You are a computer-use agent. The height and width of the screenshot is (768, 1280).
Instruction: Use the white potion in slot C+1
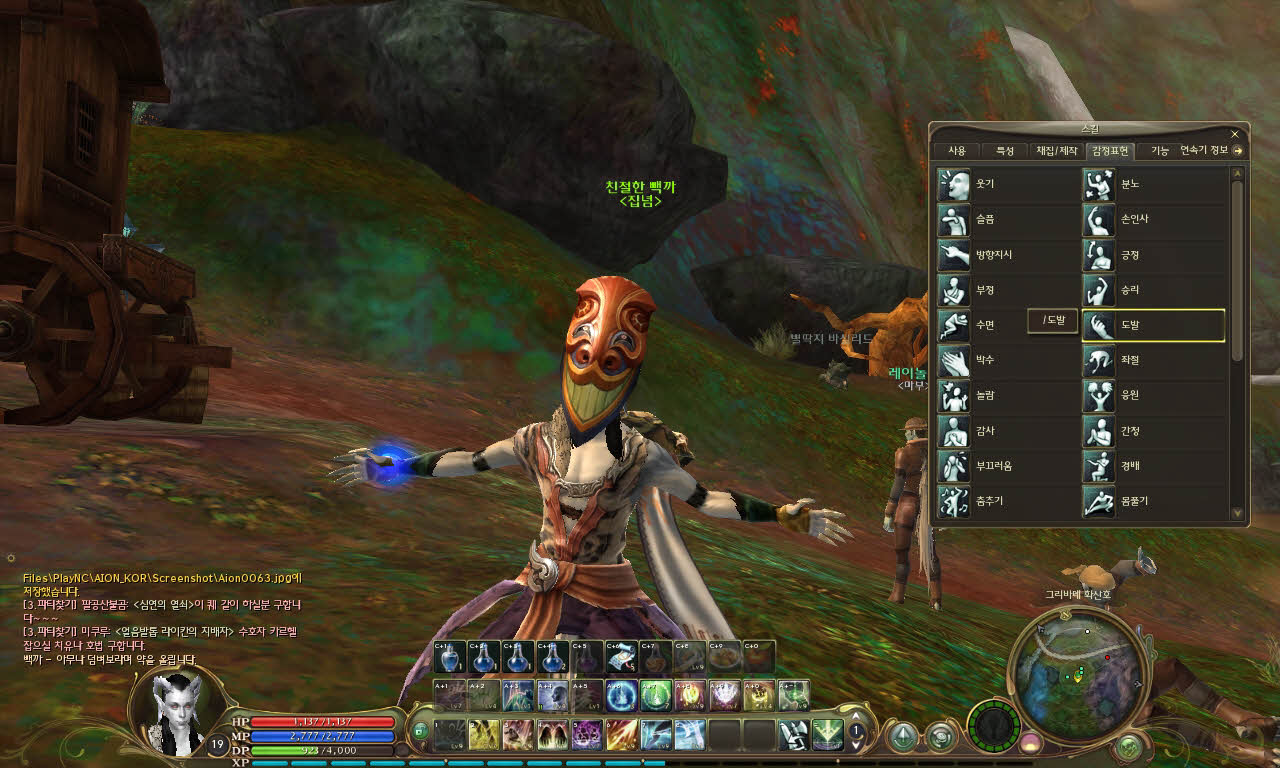451,657
